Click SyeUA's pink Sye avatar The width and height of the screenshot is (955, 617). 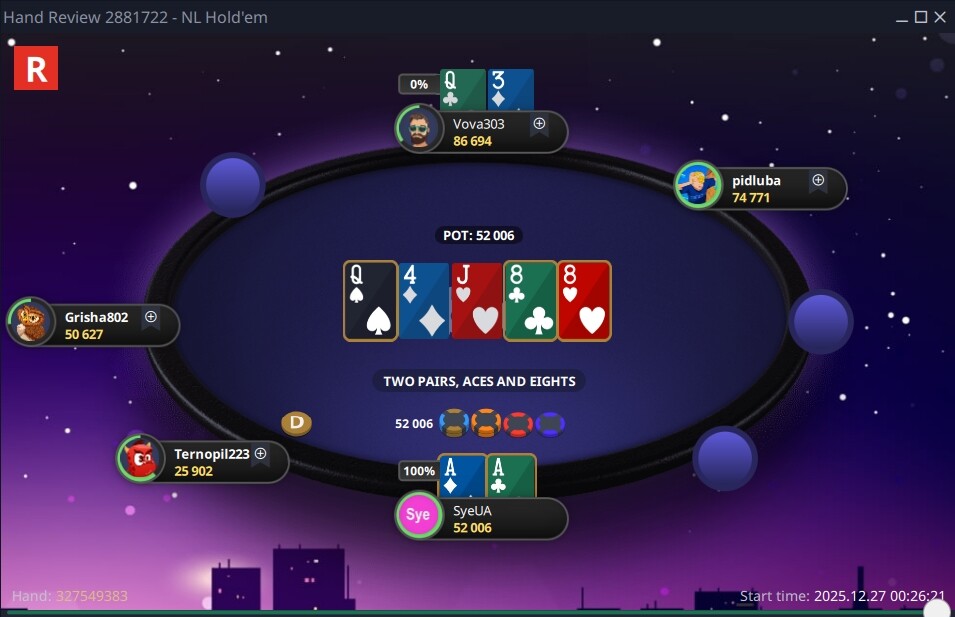pyautogui.click(x=418, y=516)
